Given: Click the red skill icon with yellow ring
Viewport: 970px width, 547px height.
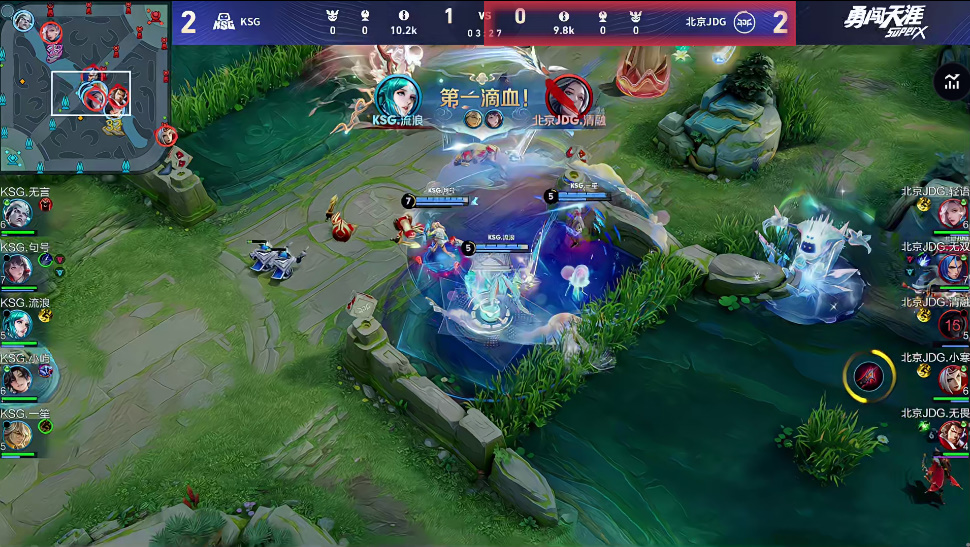Looking at the screenshot, I should (868, 376).
